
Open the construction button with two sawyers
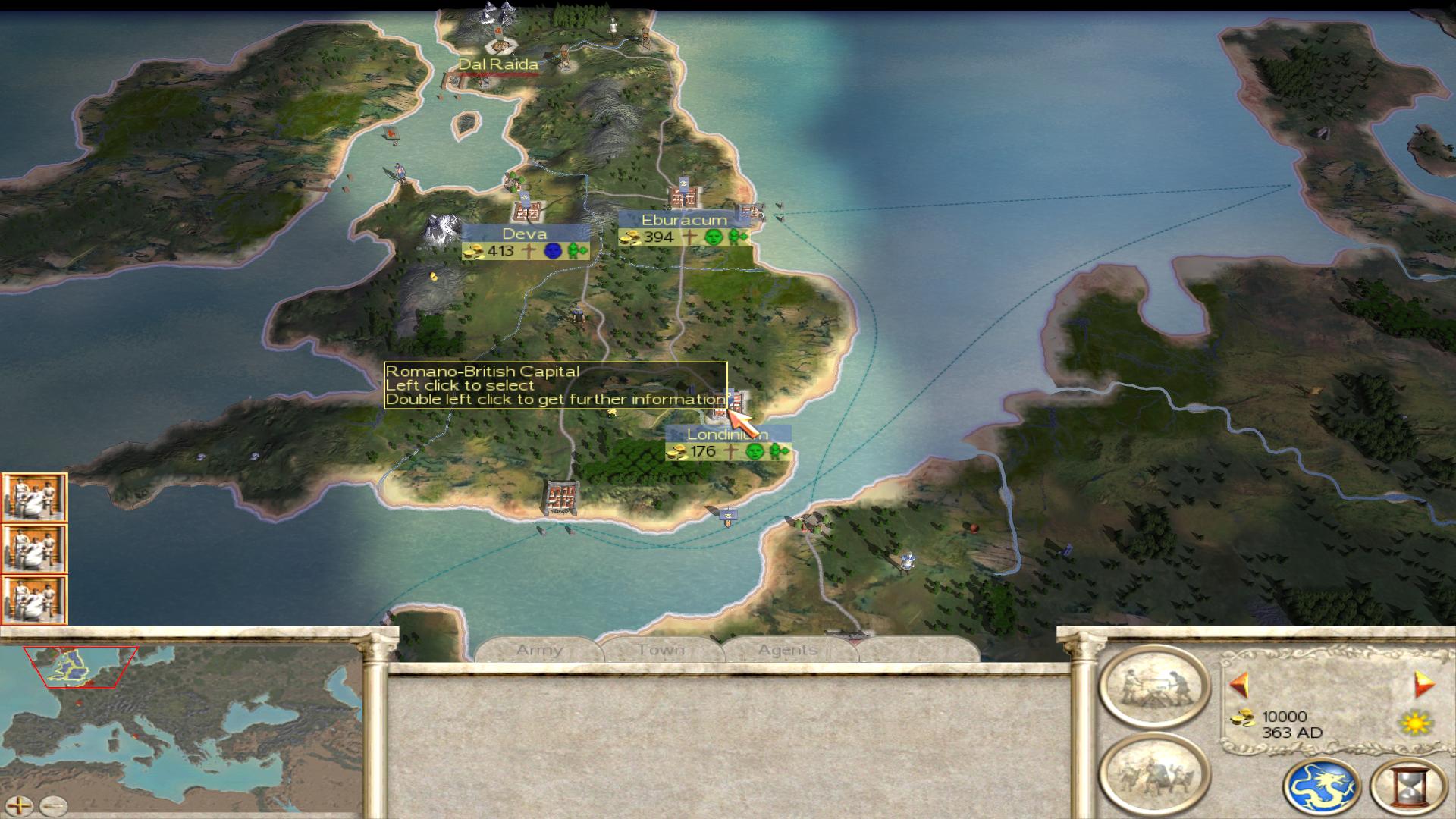pos(1153,686)
